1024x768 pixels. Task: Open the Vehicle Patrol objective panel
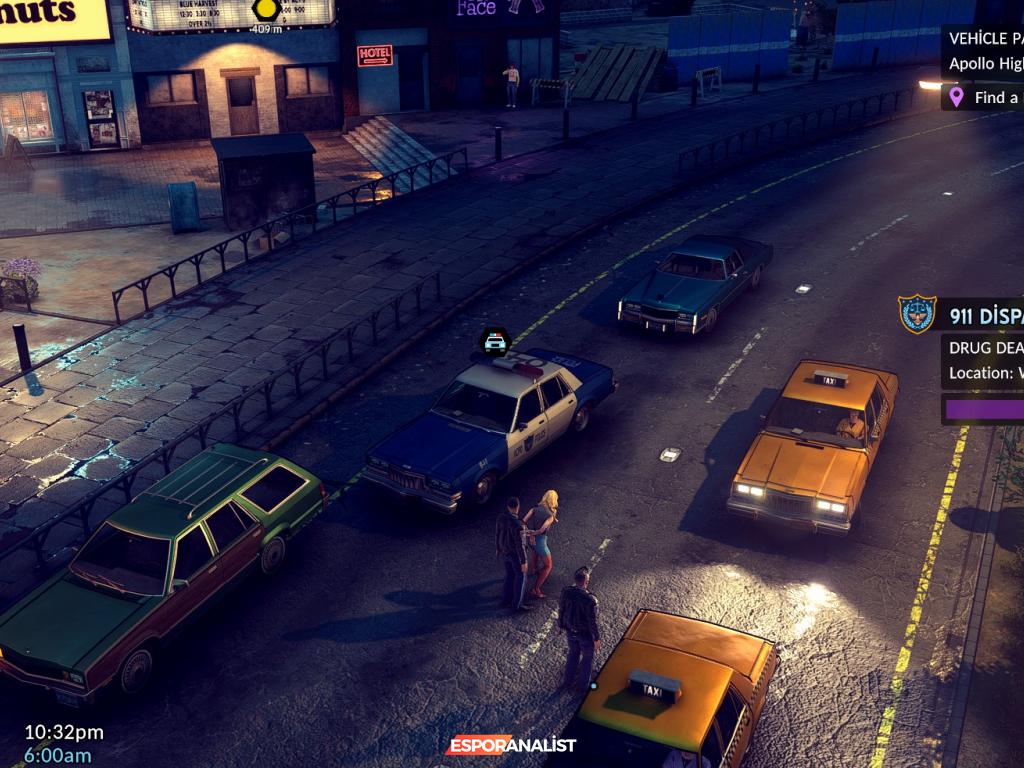click(984, 50)
